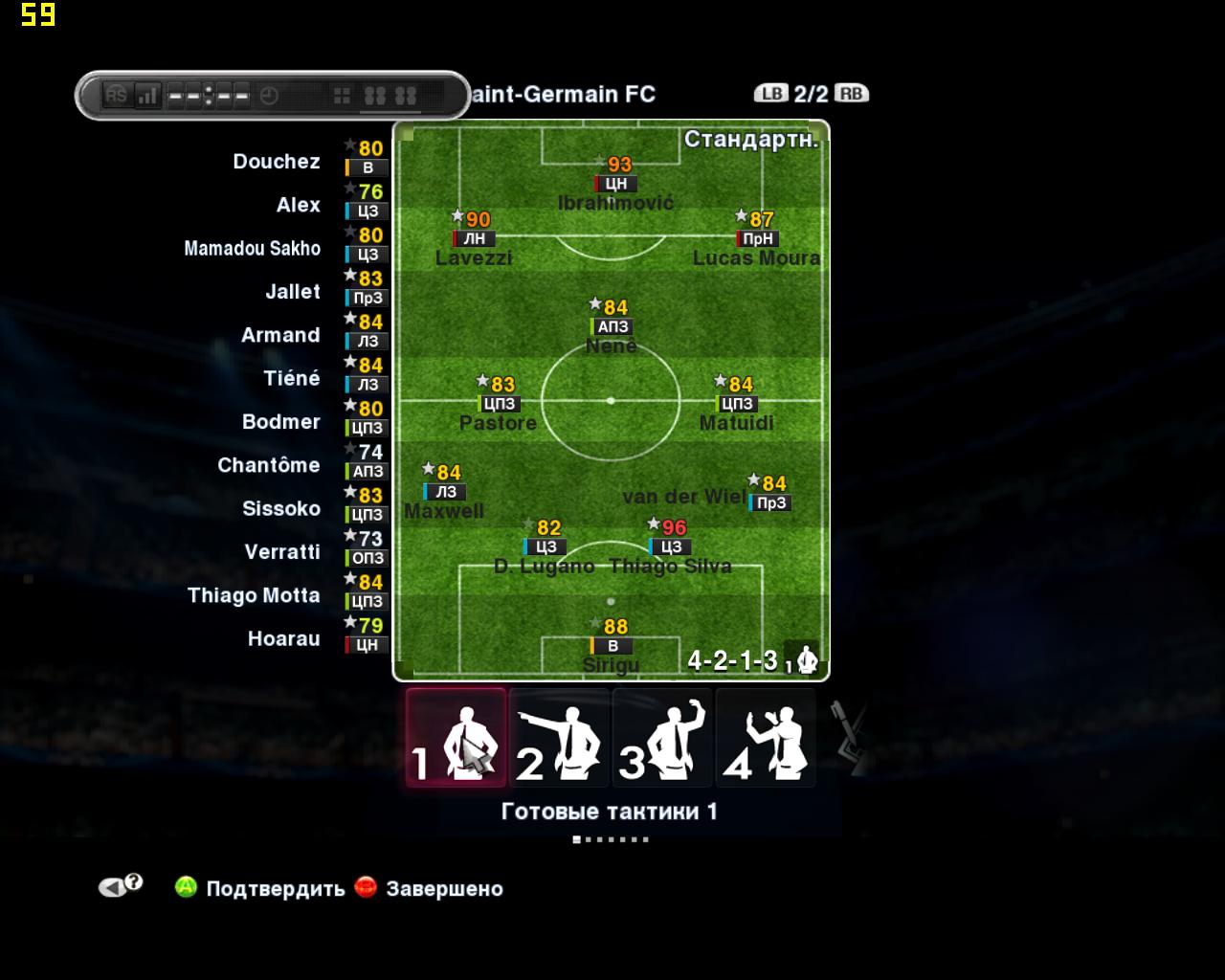Select substitute Douchez from the bench list

click(277, 162)
